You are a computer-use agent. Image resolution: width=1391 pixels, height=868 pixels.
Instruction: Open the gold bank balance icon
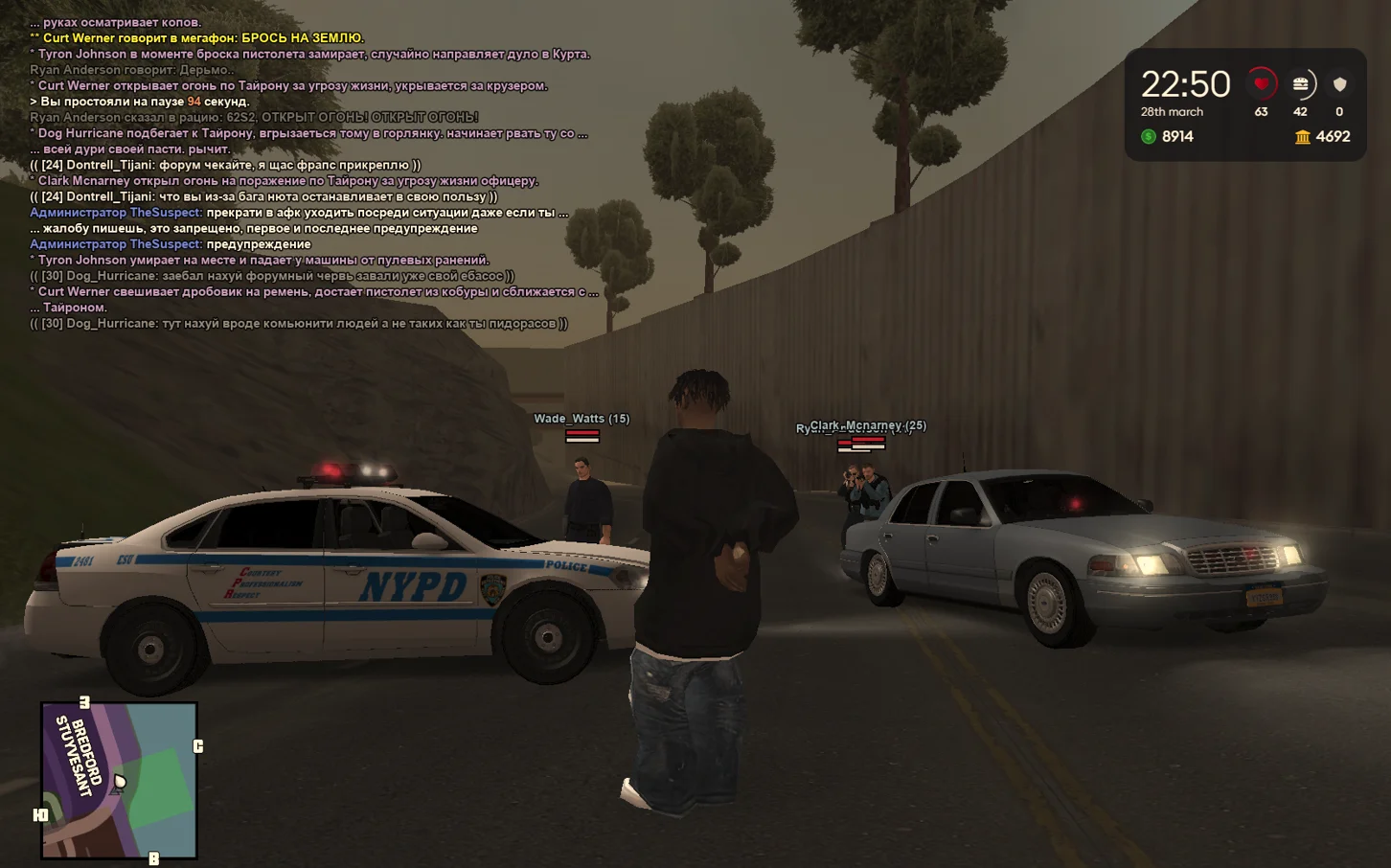(1302, 137)
